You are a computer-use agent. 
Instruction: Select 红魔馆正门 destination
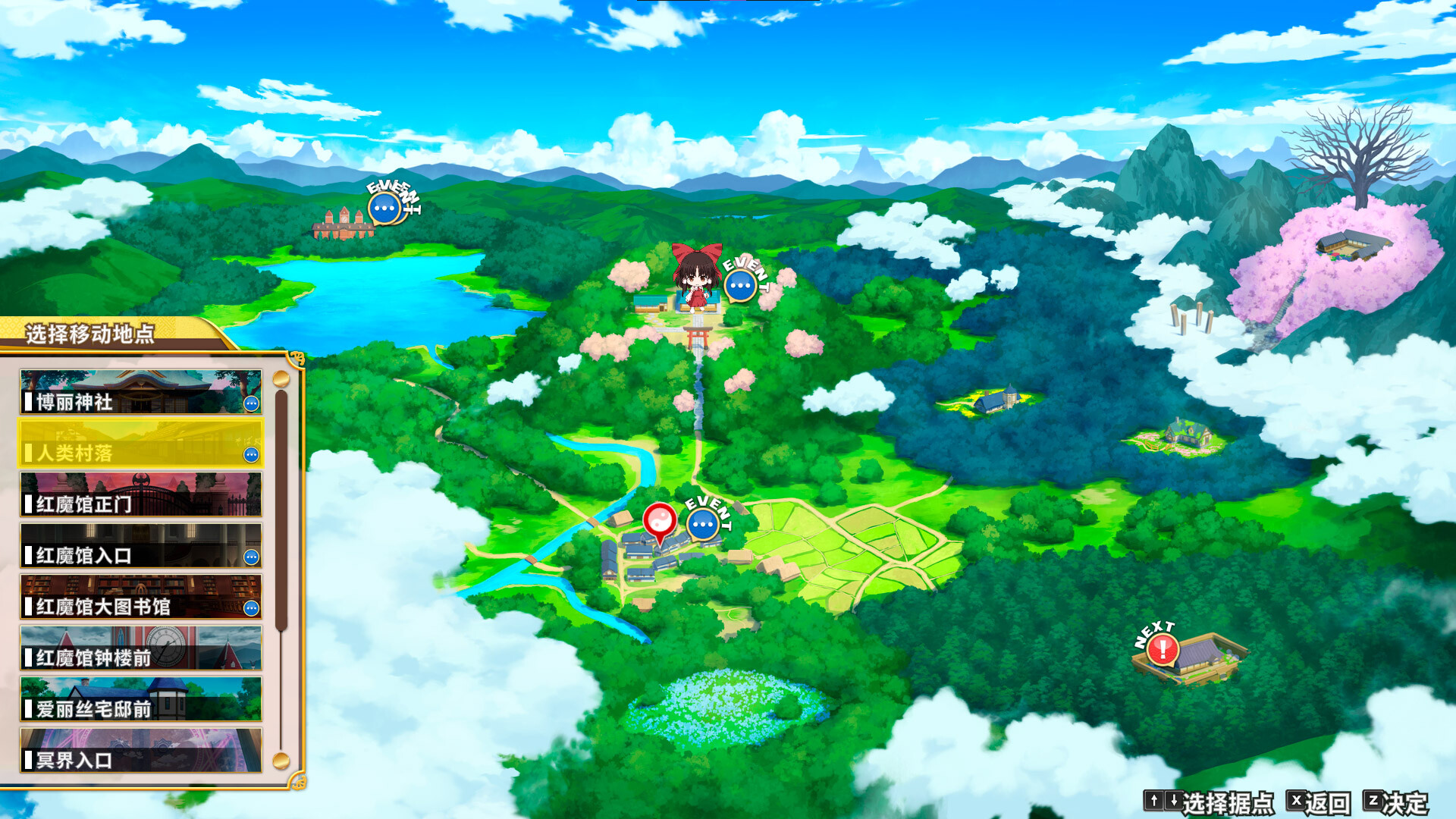point(141,494)
